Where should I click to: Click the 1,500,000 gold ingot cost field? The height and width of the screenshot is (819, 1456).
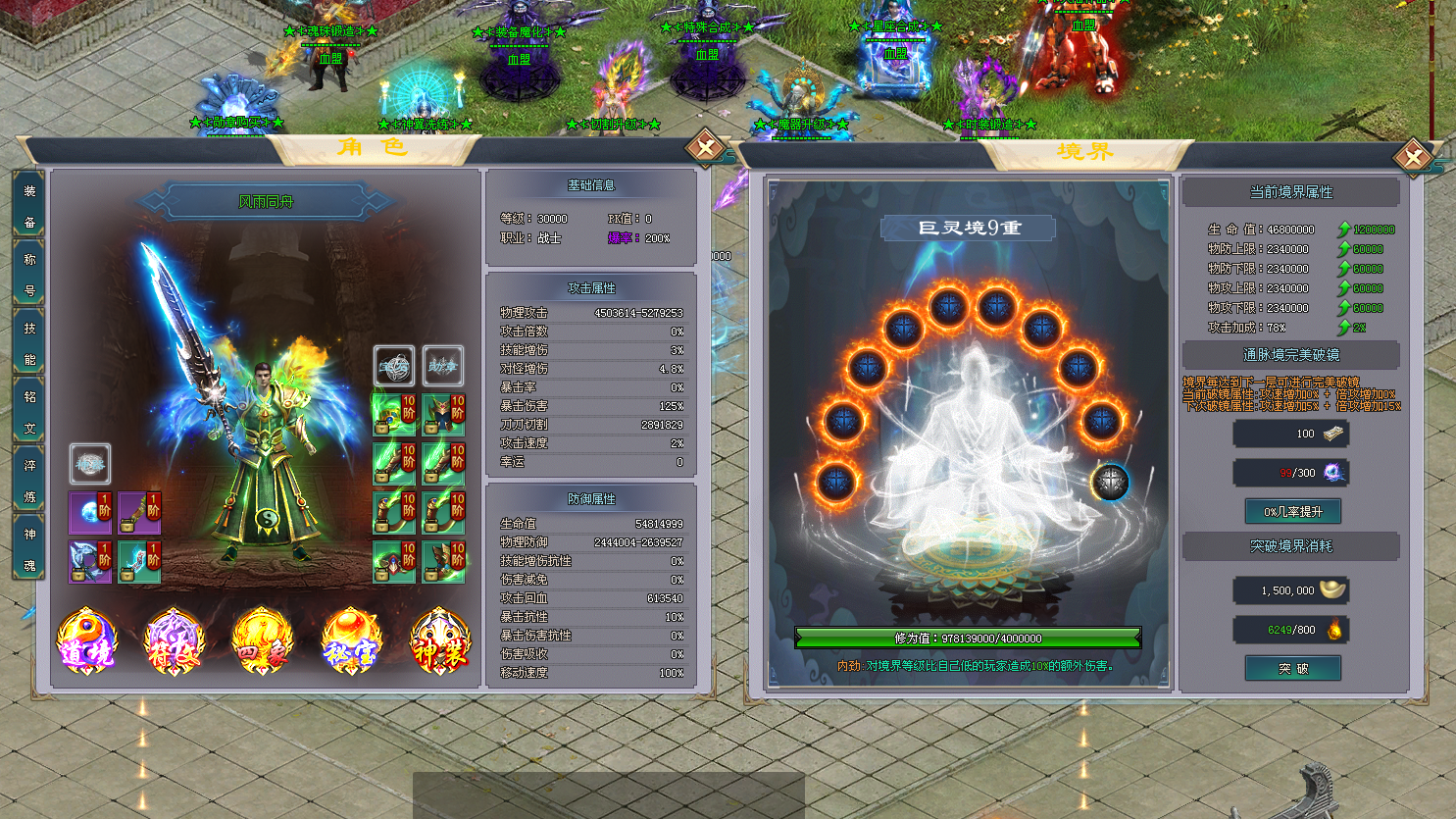point(1291,589)
